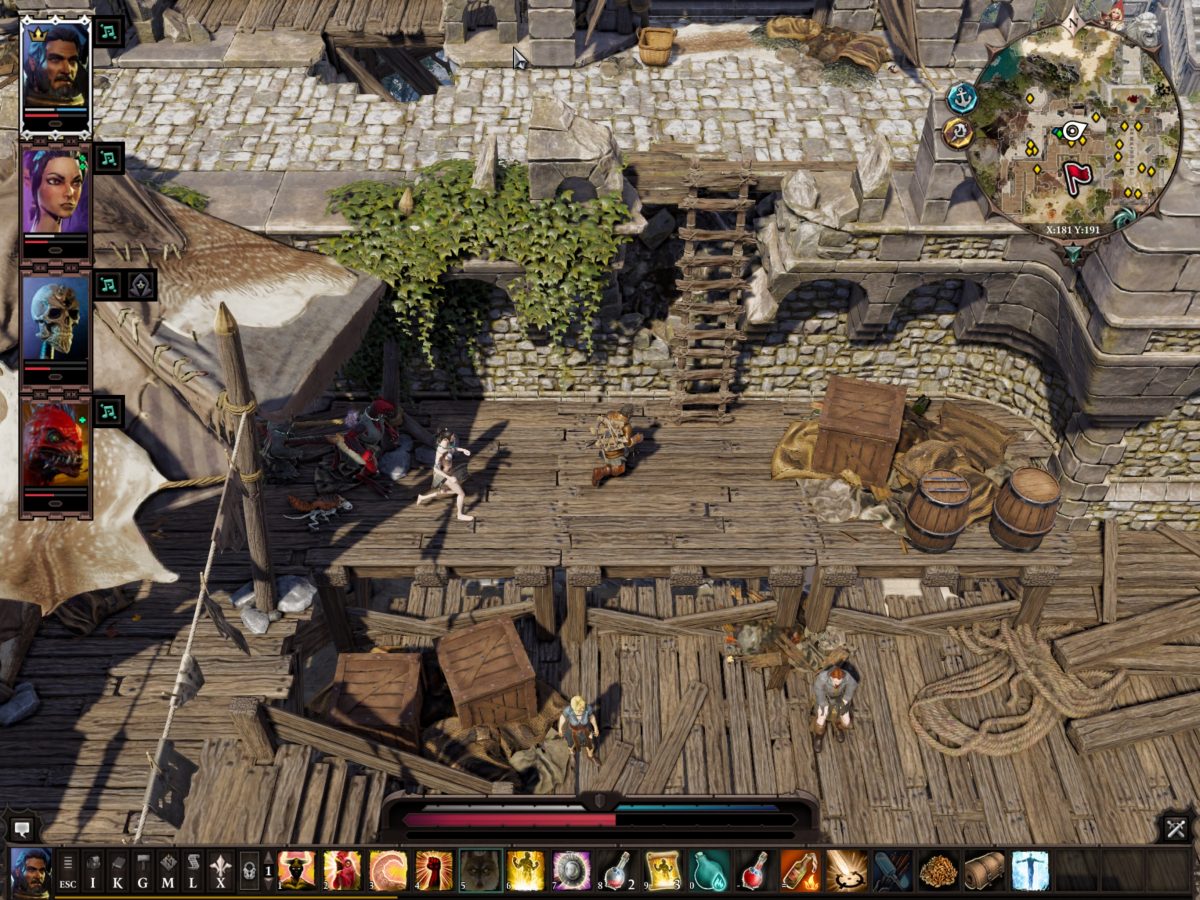Open the map with the M button

pyautogui.click(x=168, y=871)
